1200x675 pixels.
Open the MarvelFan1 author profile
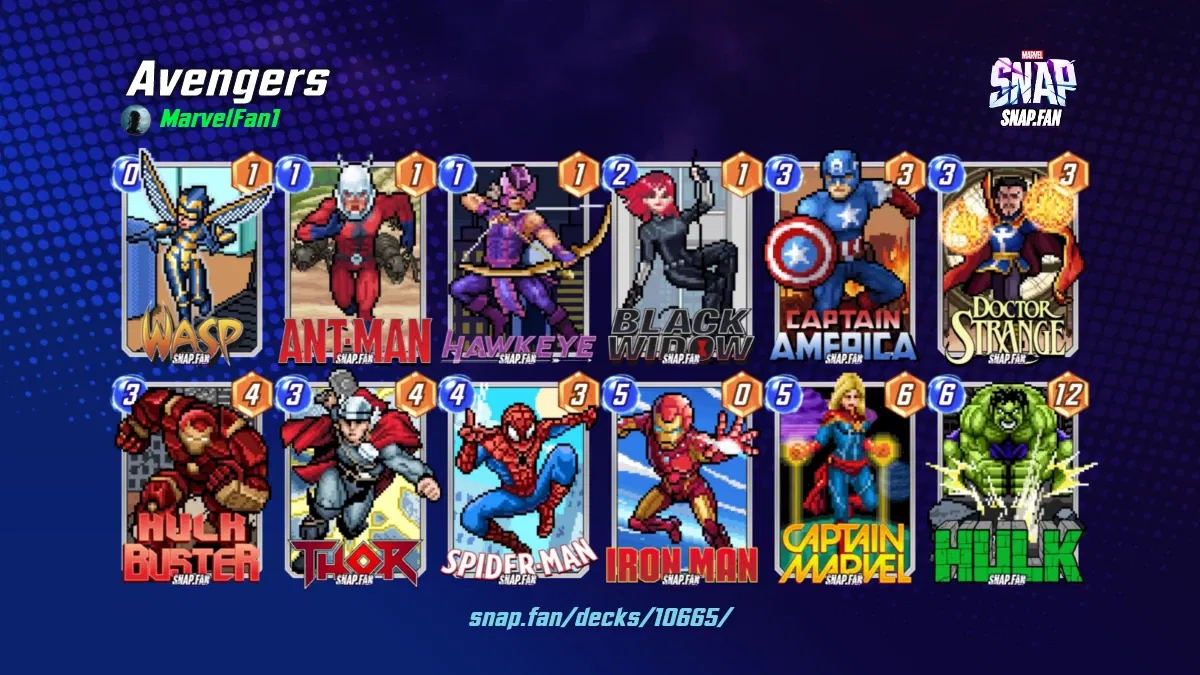coord(220,120)
